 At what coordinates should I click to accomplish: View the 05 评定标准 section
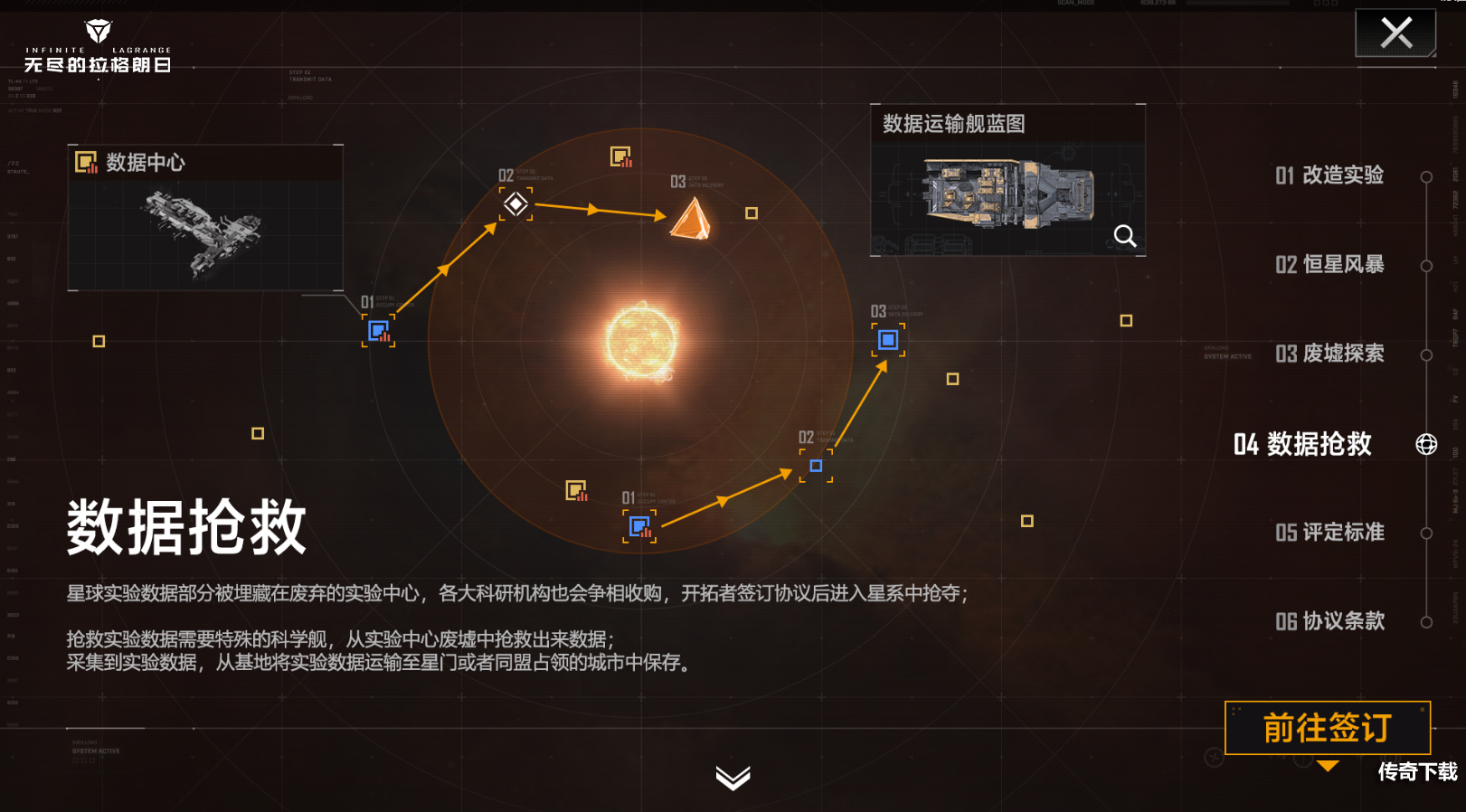coord(1331,533)
